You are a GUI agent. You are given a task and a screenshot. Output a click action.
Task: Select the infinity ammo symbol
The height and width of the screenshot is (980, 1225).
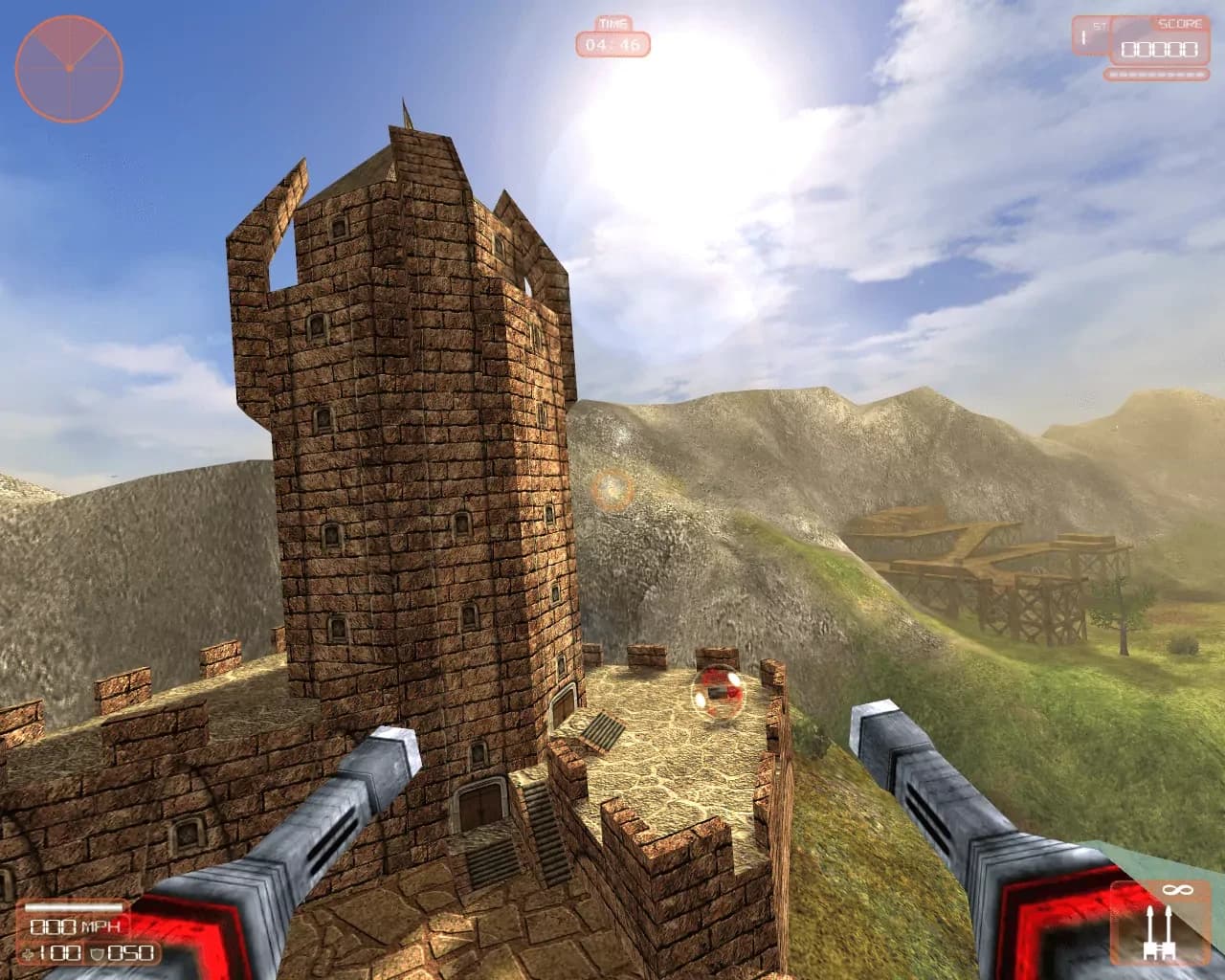(1178, 890)
